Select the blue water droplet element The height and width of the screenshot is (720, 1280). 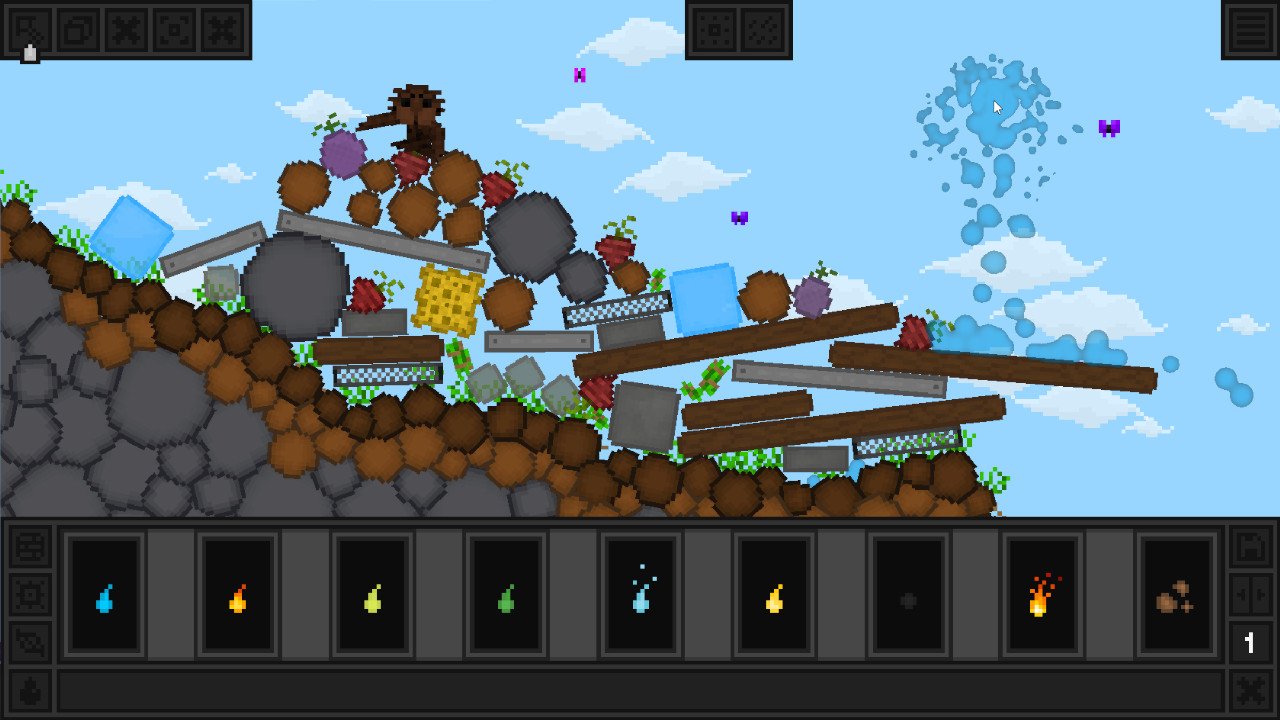(105, 598)
